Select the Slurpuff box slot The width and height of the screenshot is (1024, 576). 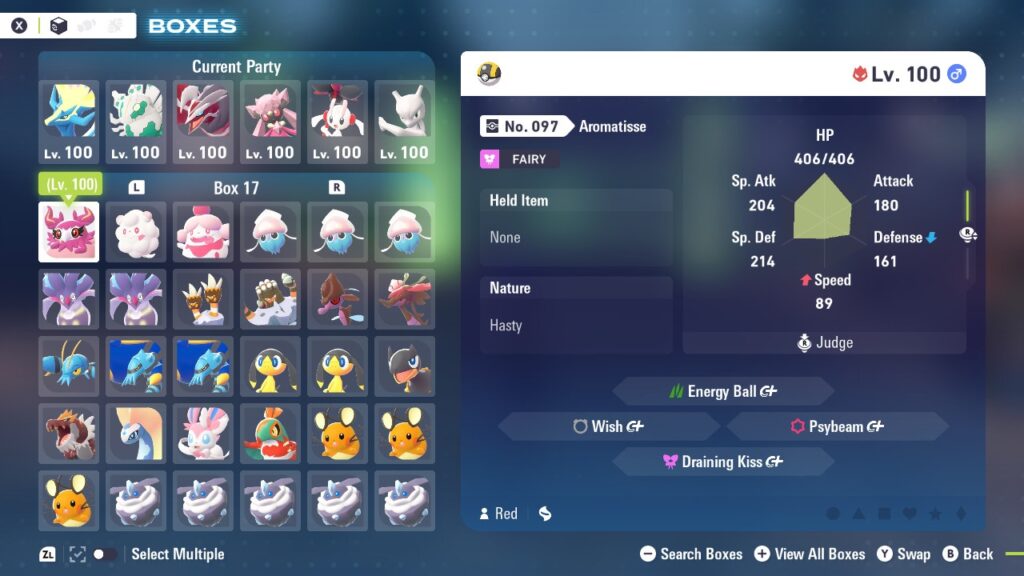coord(203,232)
